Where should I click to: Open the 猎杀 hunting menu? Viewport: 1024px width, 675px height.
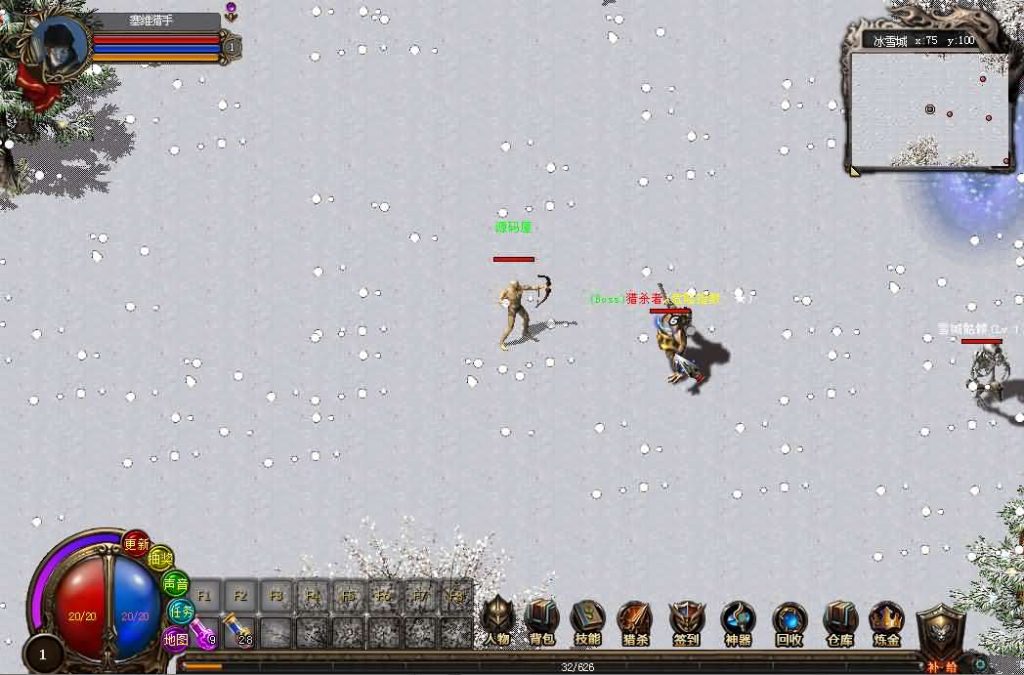coord(635,621)
